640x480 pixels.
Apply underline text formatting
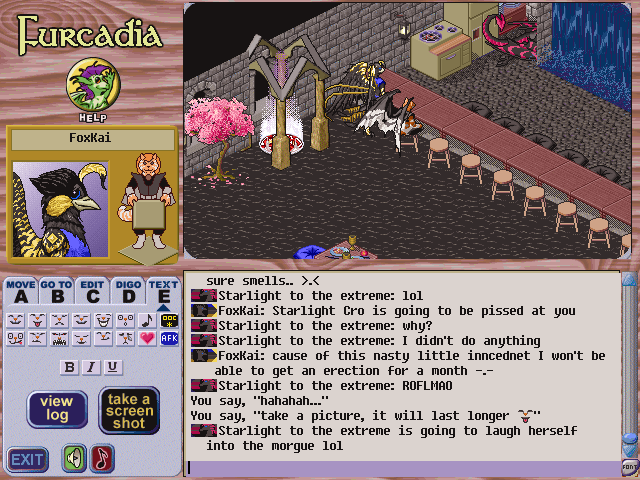tap(113, 367)
